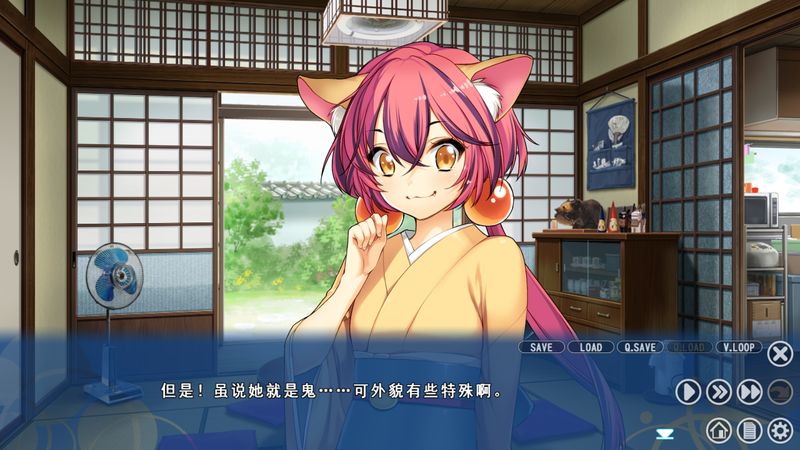Open the backlog document icon
800x450 pixels.
point(749,431)
